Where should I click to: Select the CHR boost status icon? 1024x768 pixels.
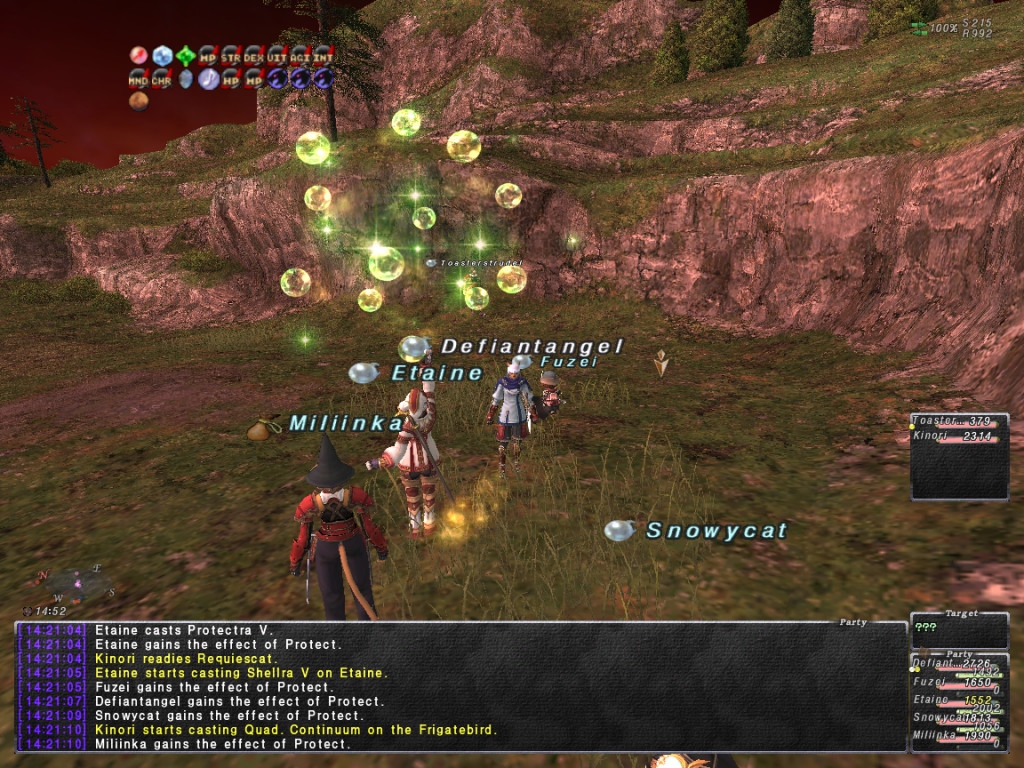pyautogui.click(x=161, y=78)
